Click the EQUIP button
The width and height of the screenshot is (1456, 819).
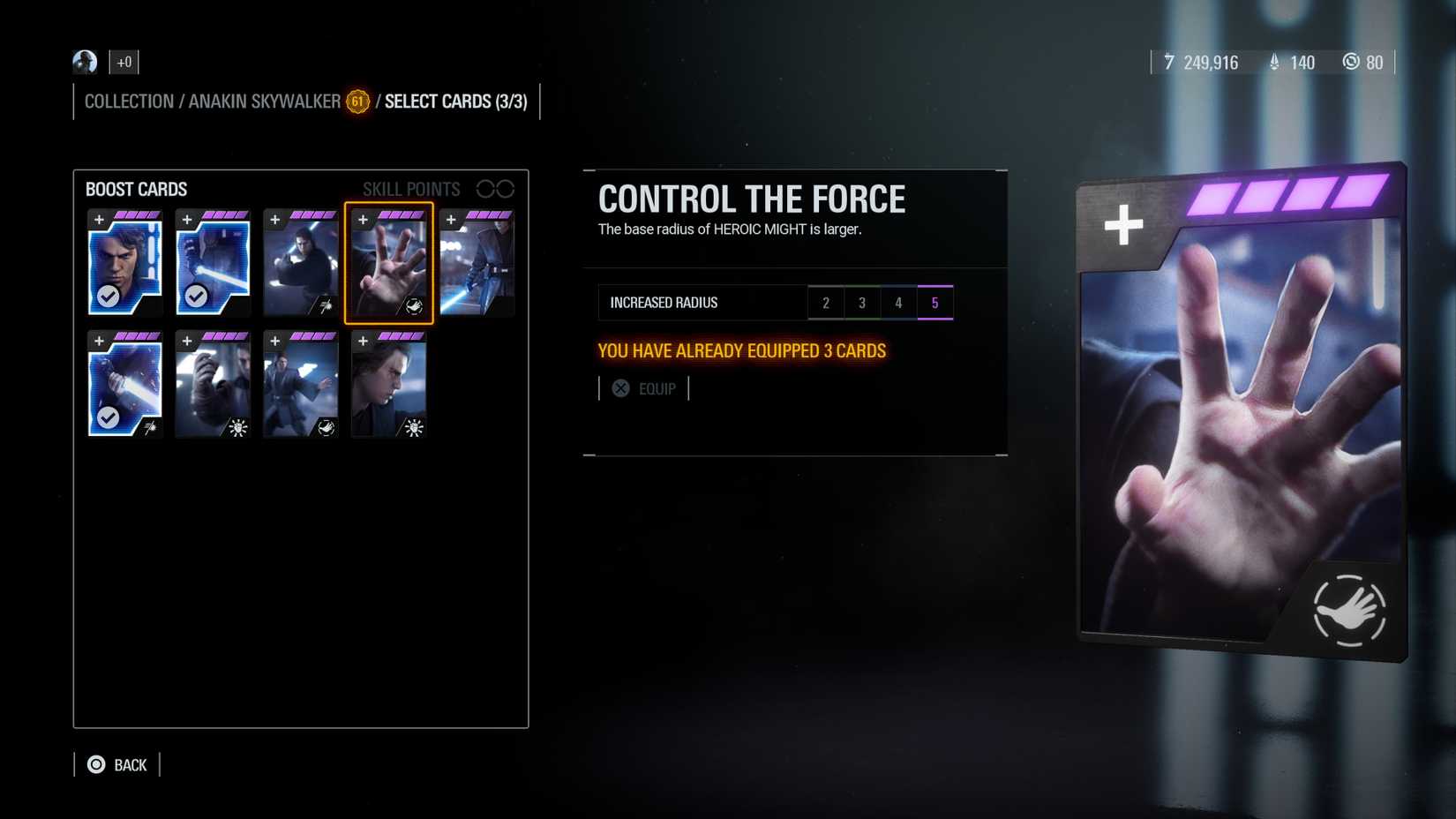pyautogui.click(x=645, y=388)
